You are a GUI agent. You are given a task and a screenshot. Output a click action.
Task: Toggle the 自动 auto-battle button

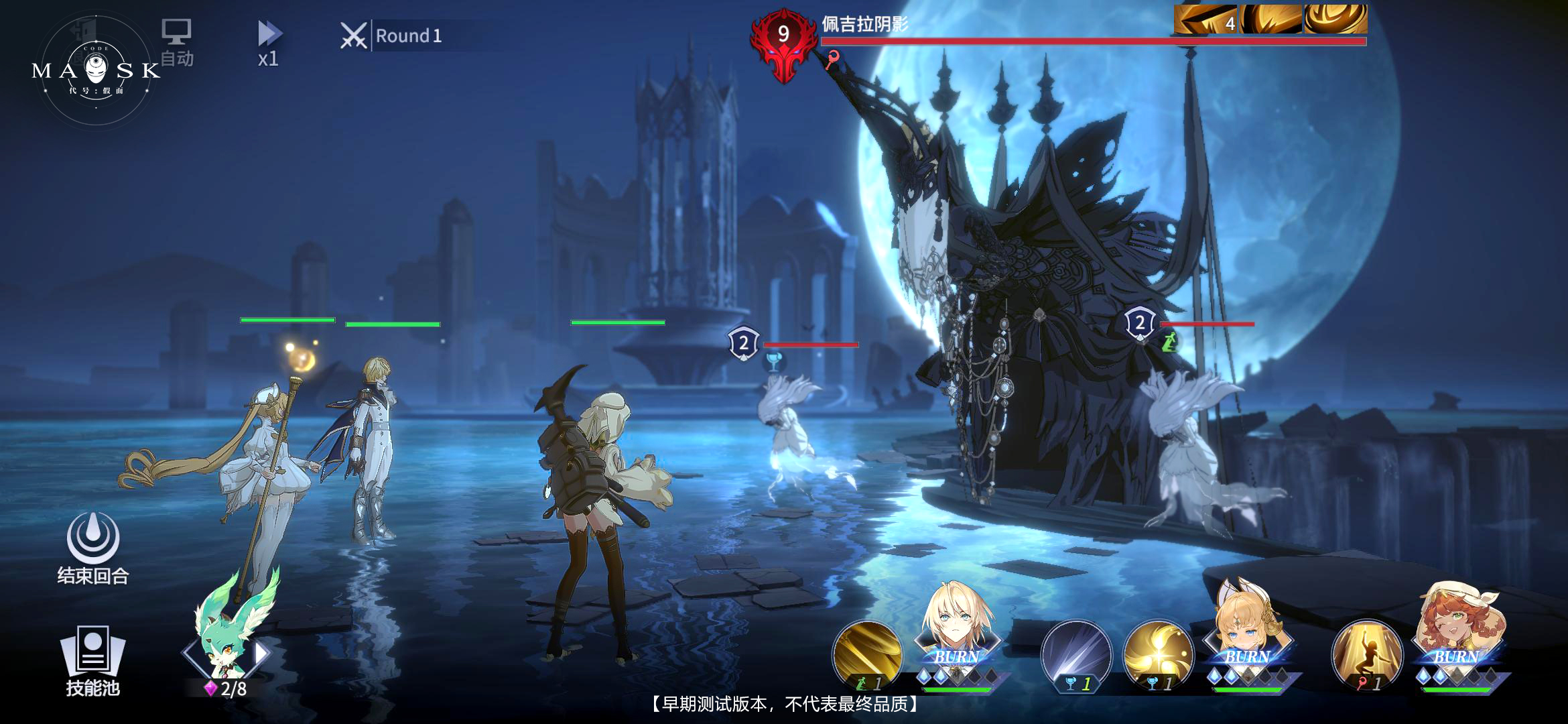[x=176, y=42]
